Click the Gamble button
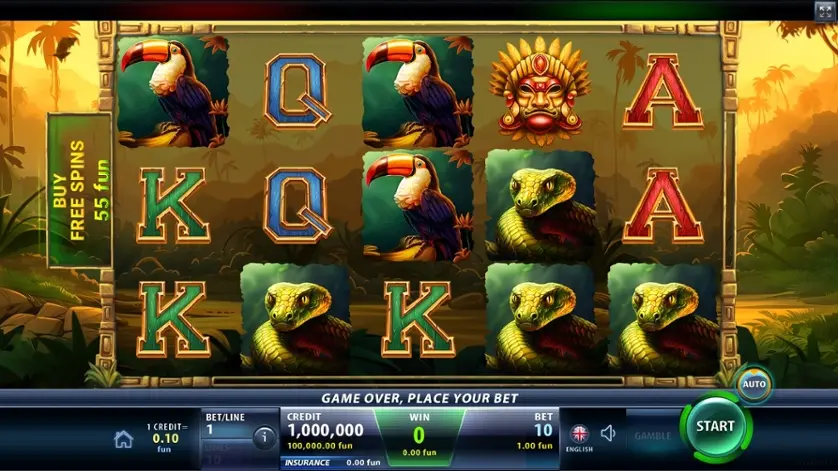The height and width of the screenshot is (471, 838). click(652, 436)
